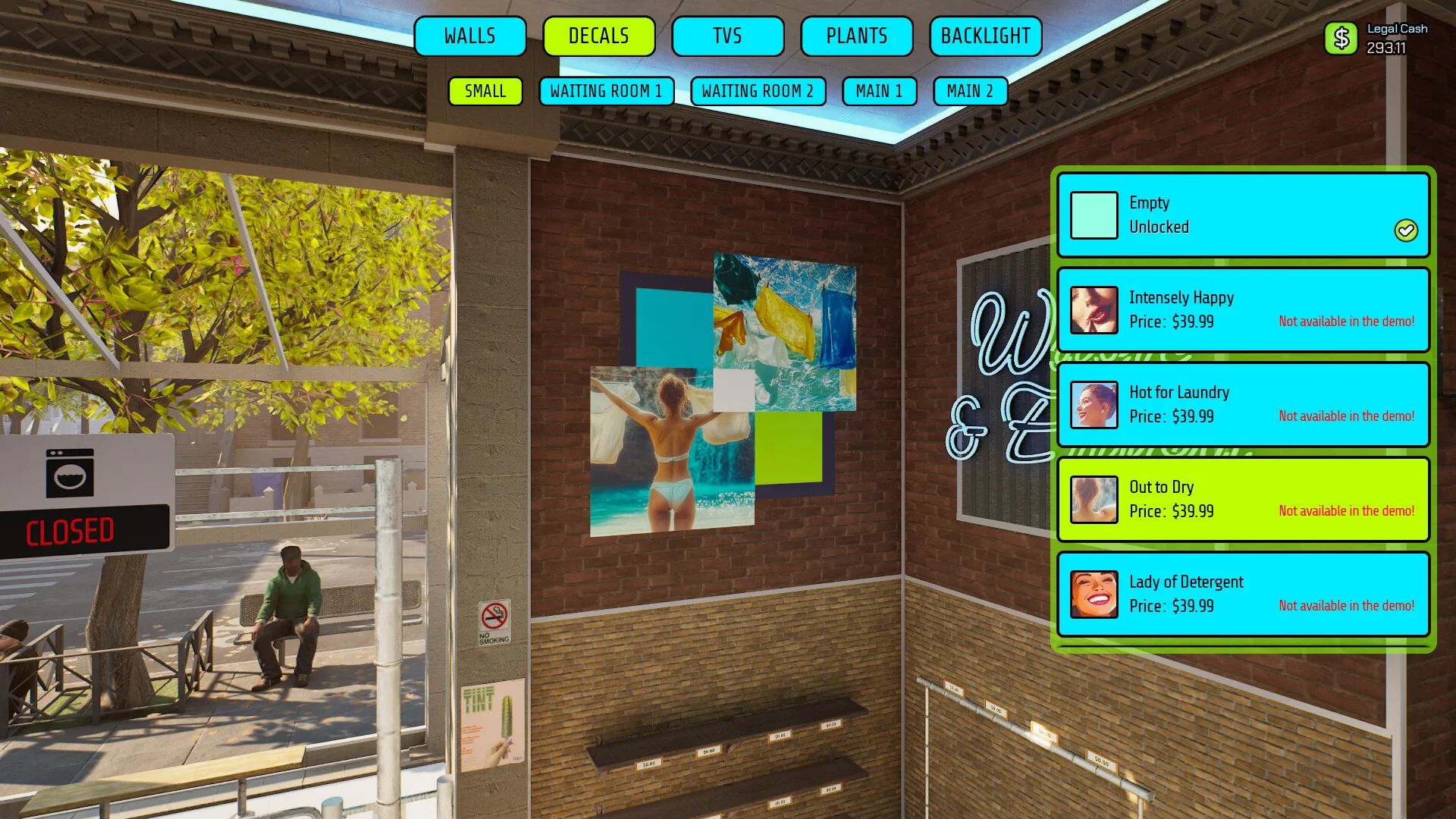Switch to the MAIN 1 location

[879, 91]
